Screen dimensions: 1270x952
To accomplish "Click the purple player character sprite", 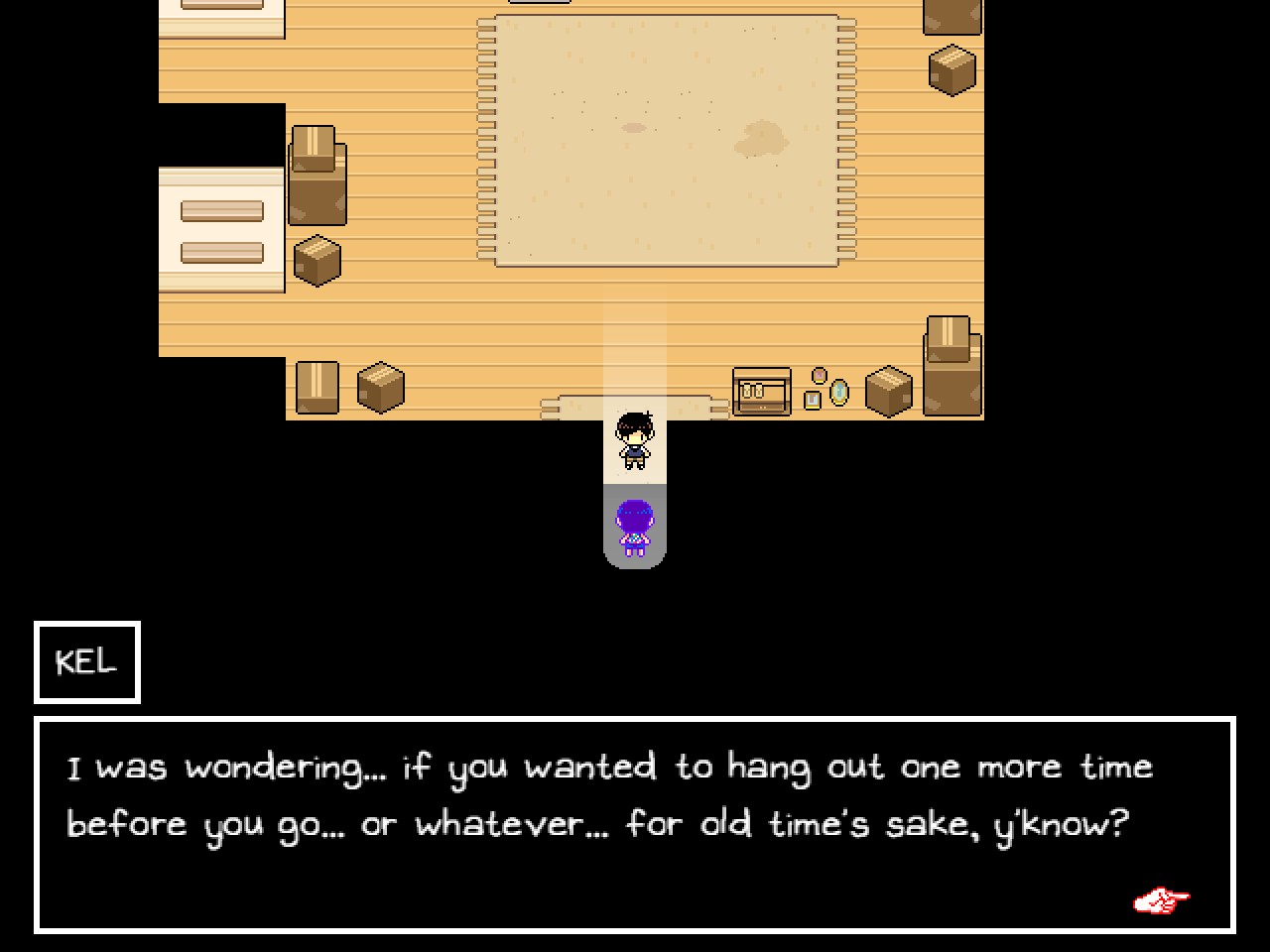I will (635, 524).
